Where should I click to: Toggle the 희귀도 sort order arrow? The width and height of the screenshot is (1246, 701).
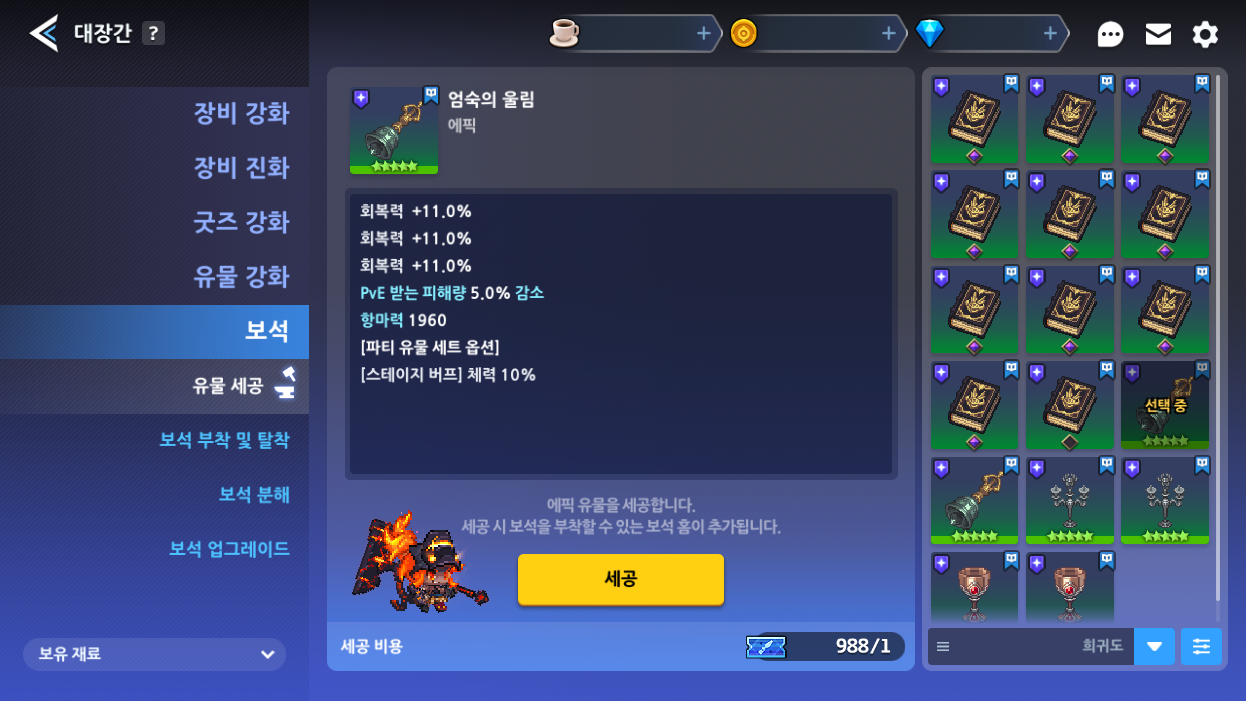click(x=1154, y=647)
